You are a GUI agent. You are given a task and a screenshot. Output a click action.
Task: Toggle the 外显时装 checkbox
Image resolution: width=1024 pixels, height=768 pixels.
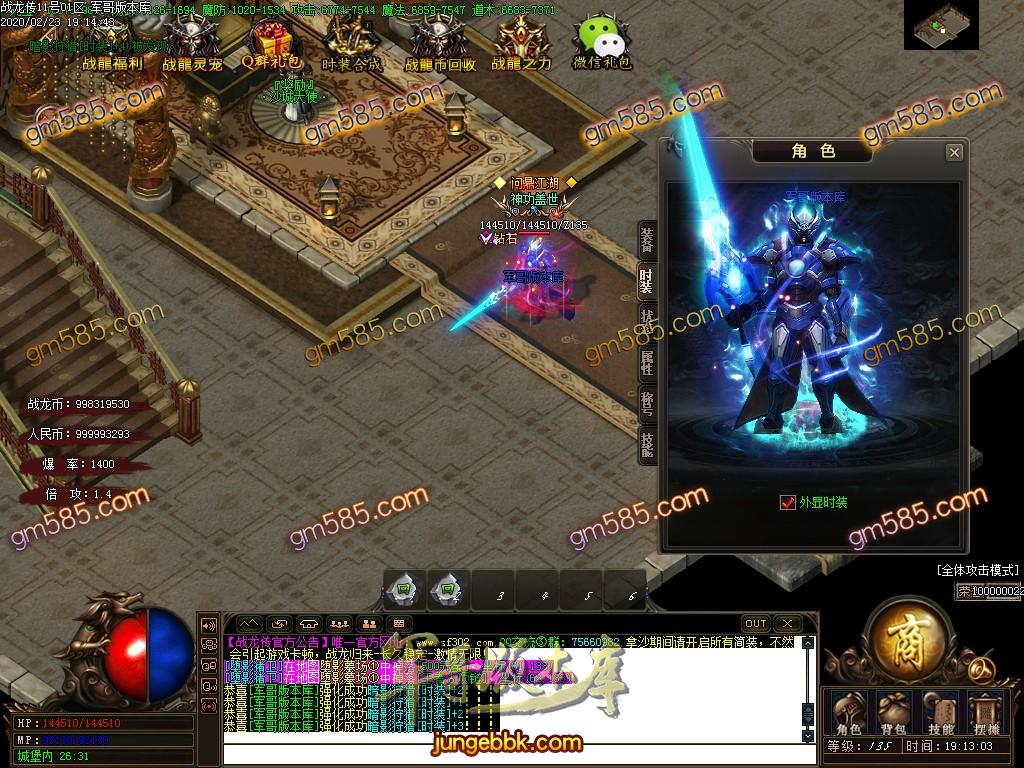[787, 502]
